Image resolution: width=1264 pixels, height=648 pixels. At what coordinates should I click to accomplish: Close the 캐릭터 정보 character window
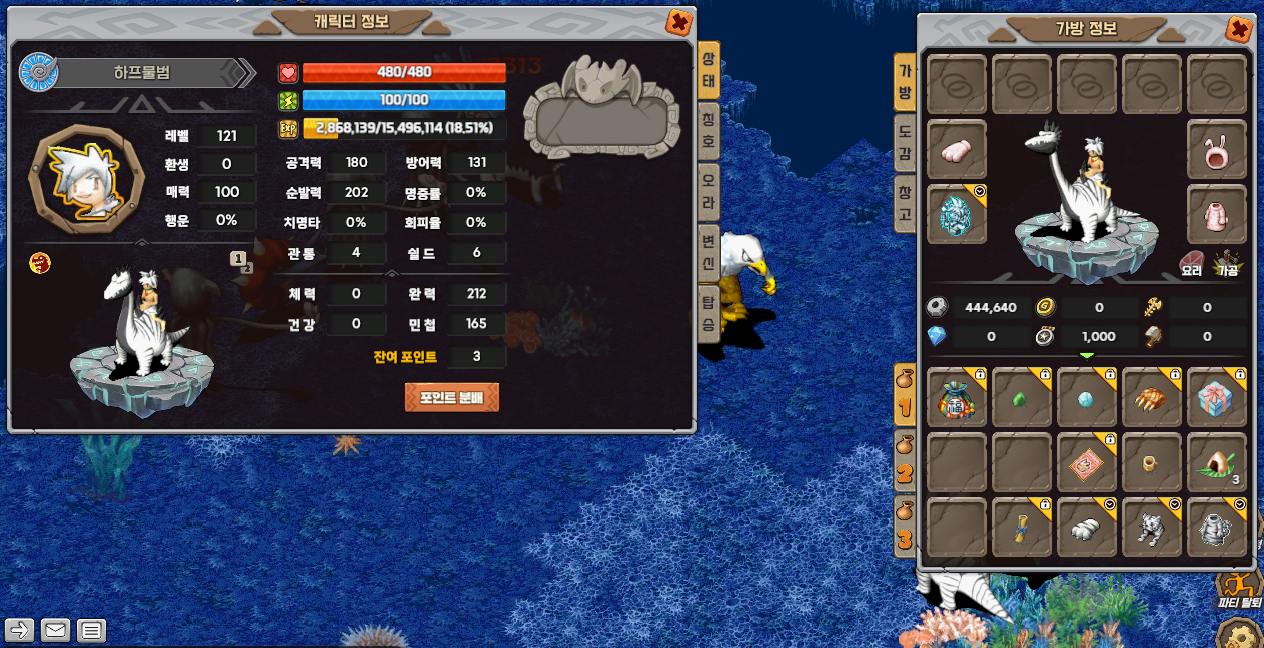pos(679,22)
